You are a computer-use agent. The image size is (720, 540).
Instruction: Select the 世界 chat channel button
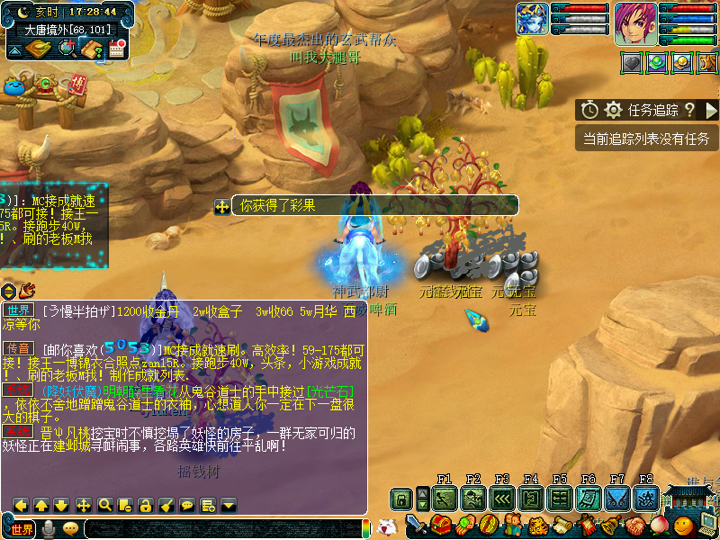[x=22, y=529]
